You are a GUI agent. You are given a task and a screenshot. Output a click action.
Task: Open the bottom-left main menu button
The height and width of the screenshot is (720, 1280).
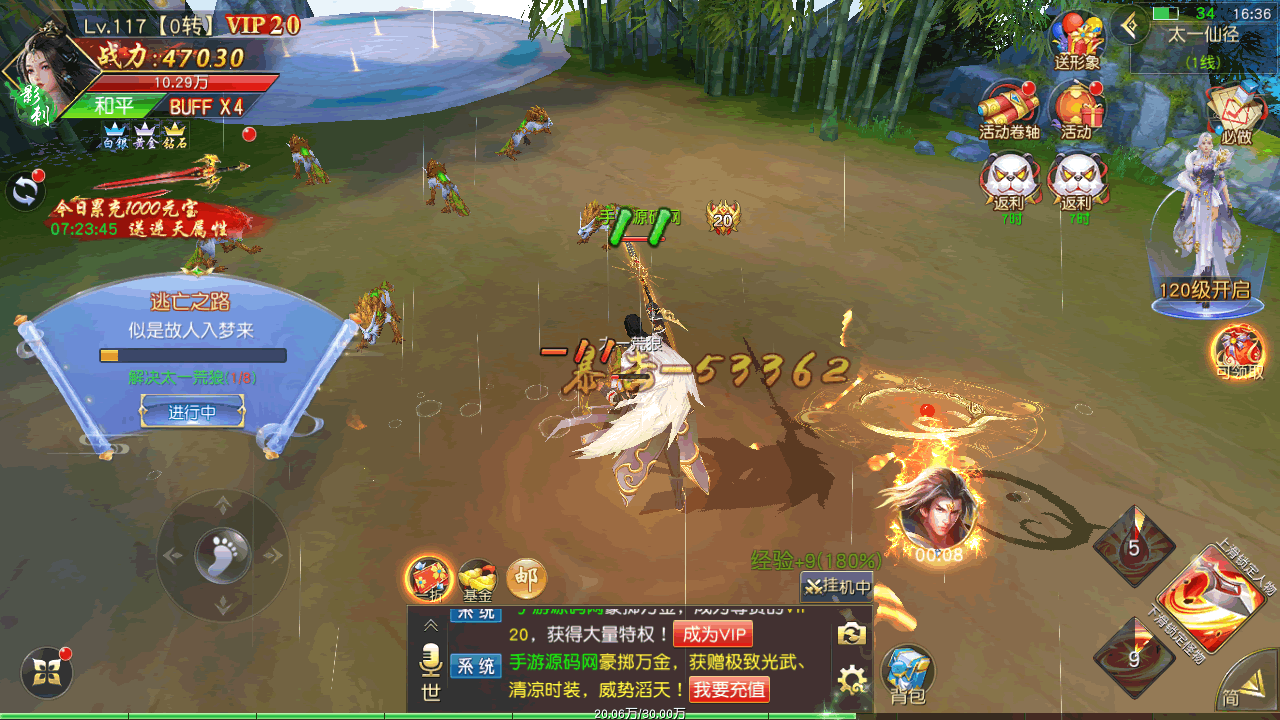[47, 672]
